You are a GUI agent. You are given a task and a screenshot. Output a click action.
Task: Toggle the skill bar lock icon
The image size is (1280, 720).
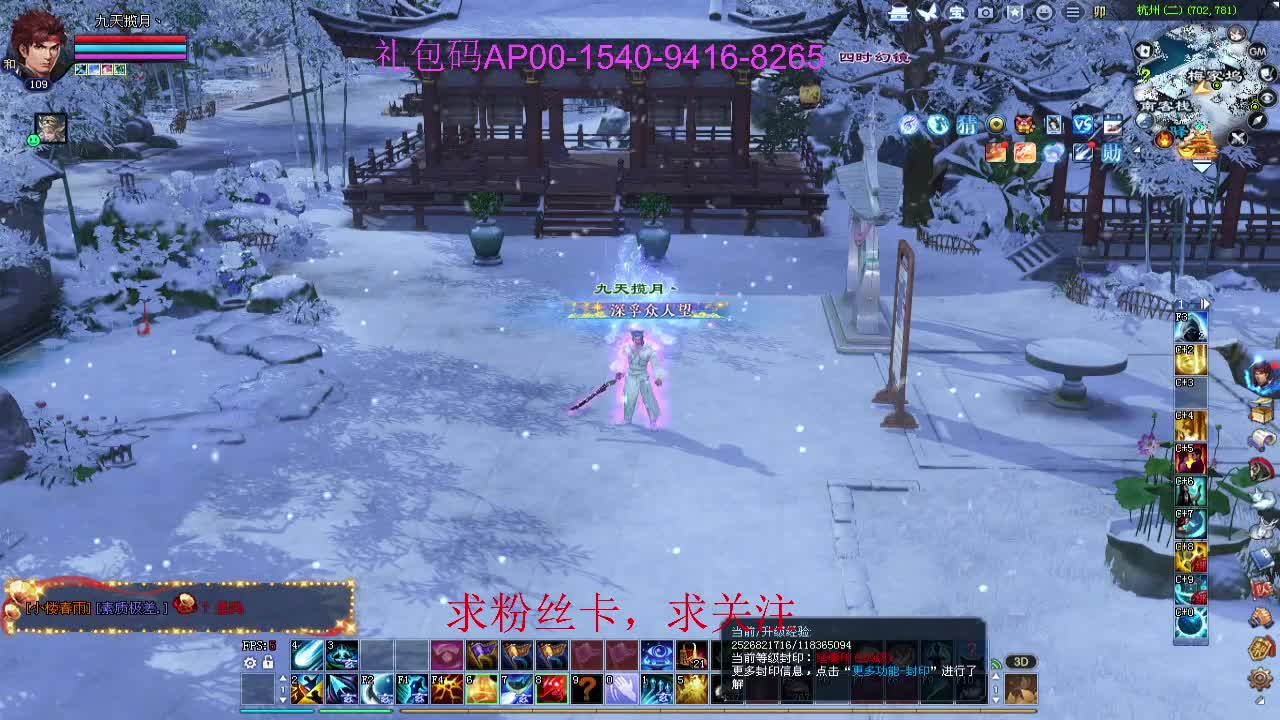coord(268,663)
